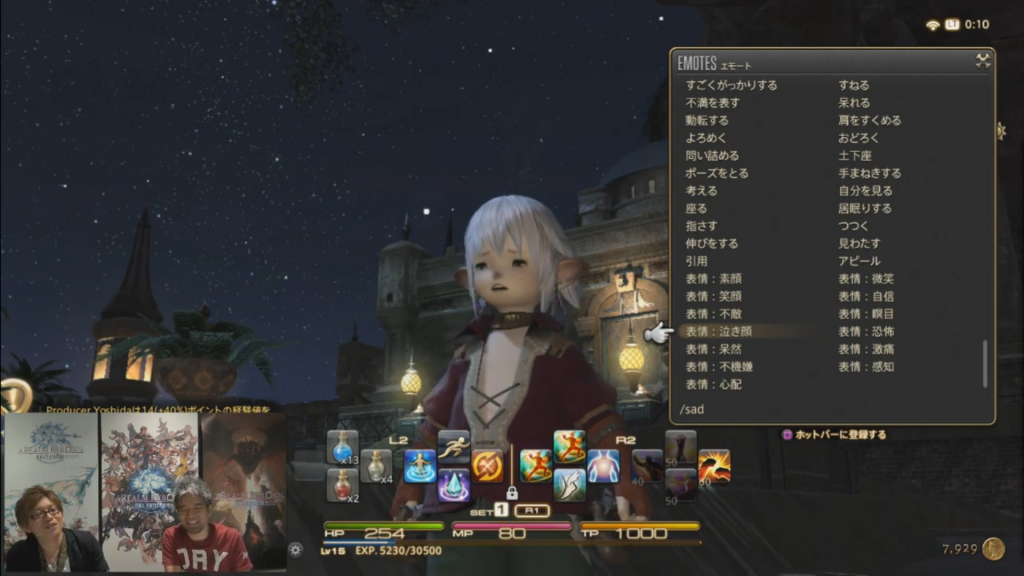The height and width of the screenshot is (576, 1024).
Task: Use the blue potion with 13 left
Action: (342, 446)
